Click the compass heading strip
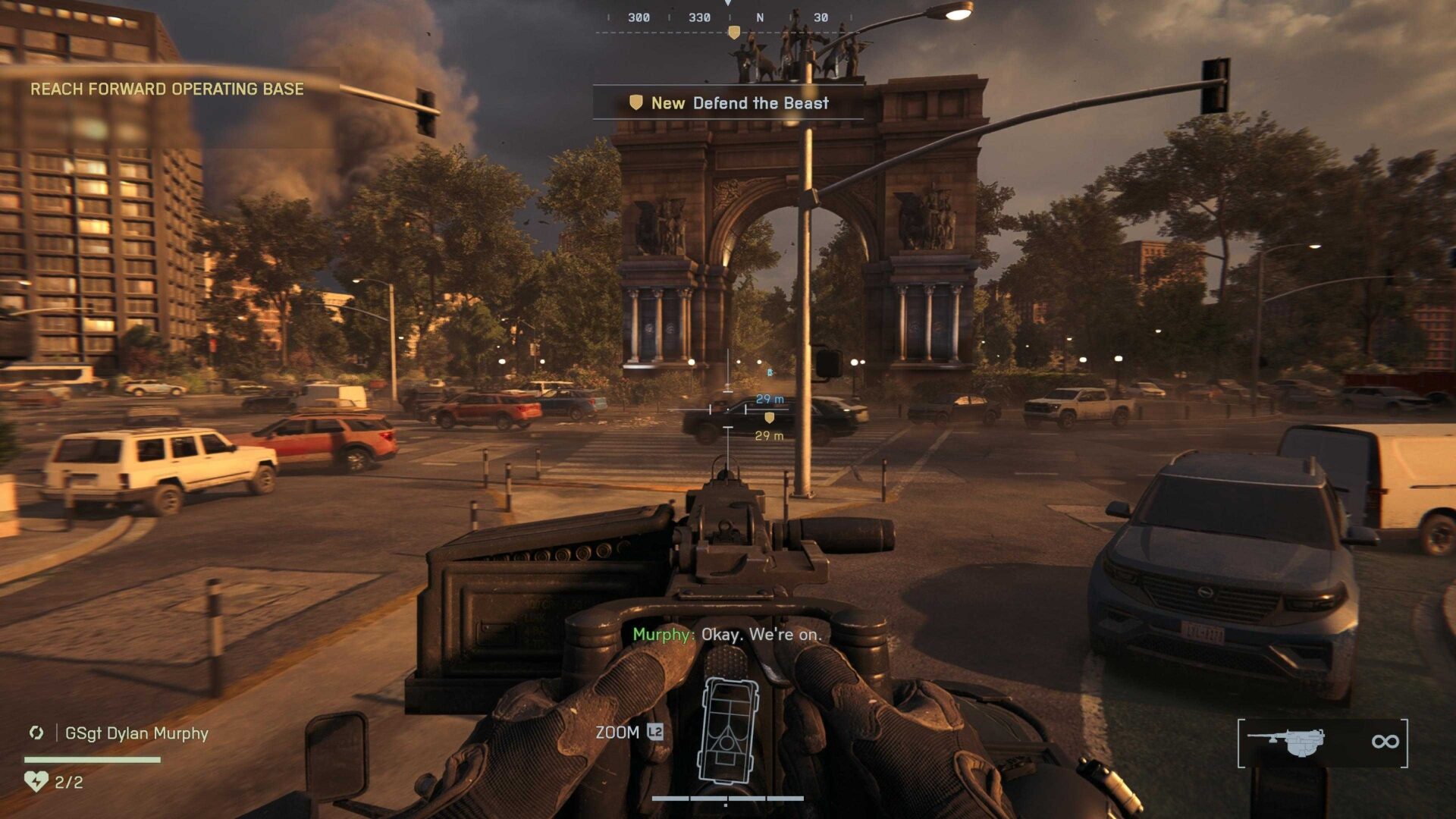The width and height of the screenshot is (1456, 819). [728, 17]
